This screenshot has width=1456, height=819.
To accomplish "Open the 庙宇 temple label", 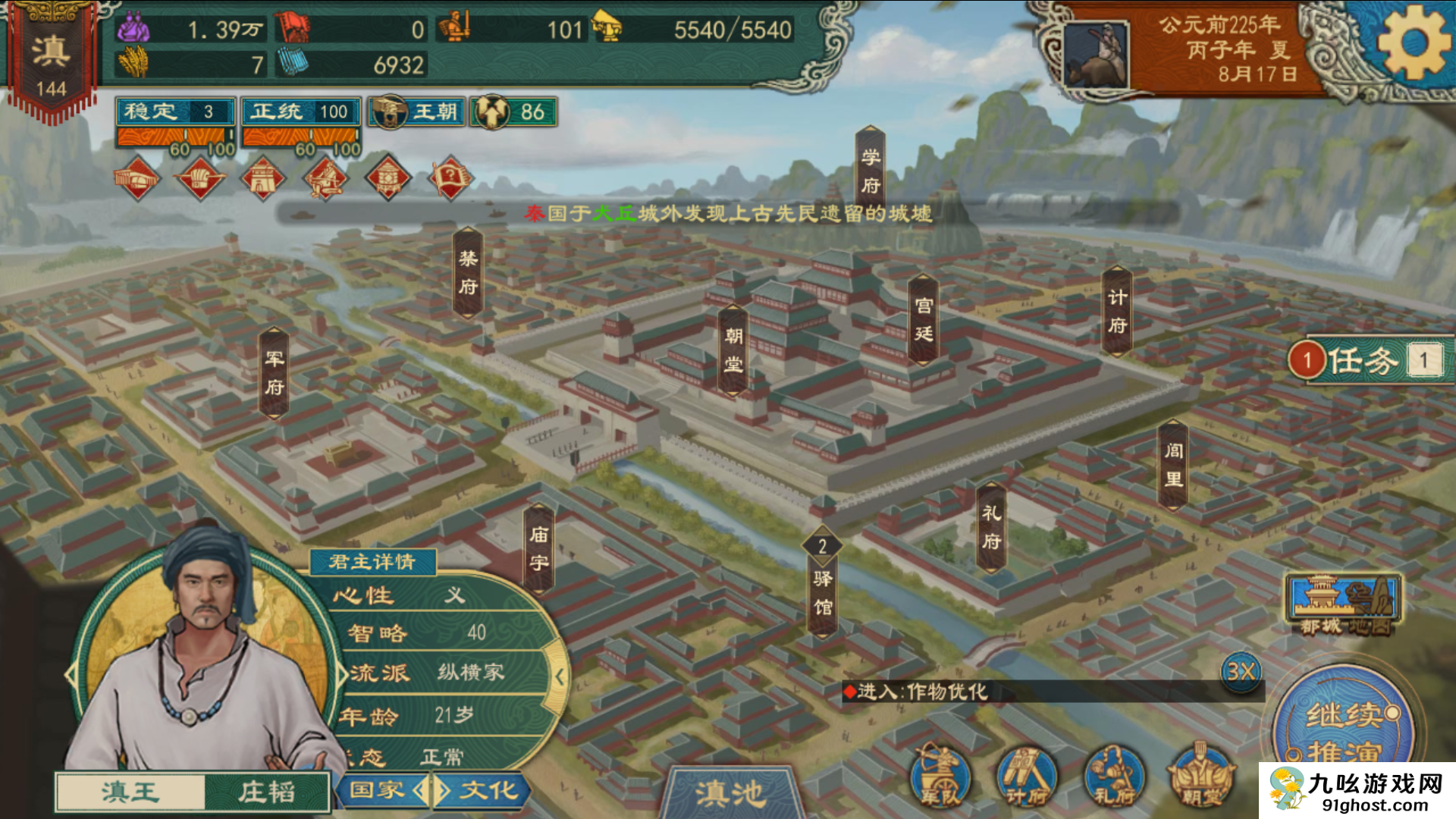I will point(538,548).
